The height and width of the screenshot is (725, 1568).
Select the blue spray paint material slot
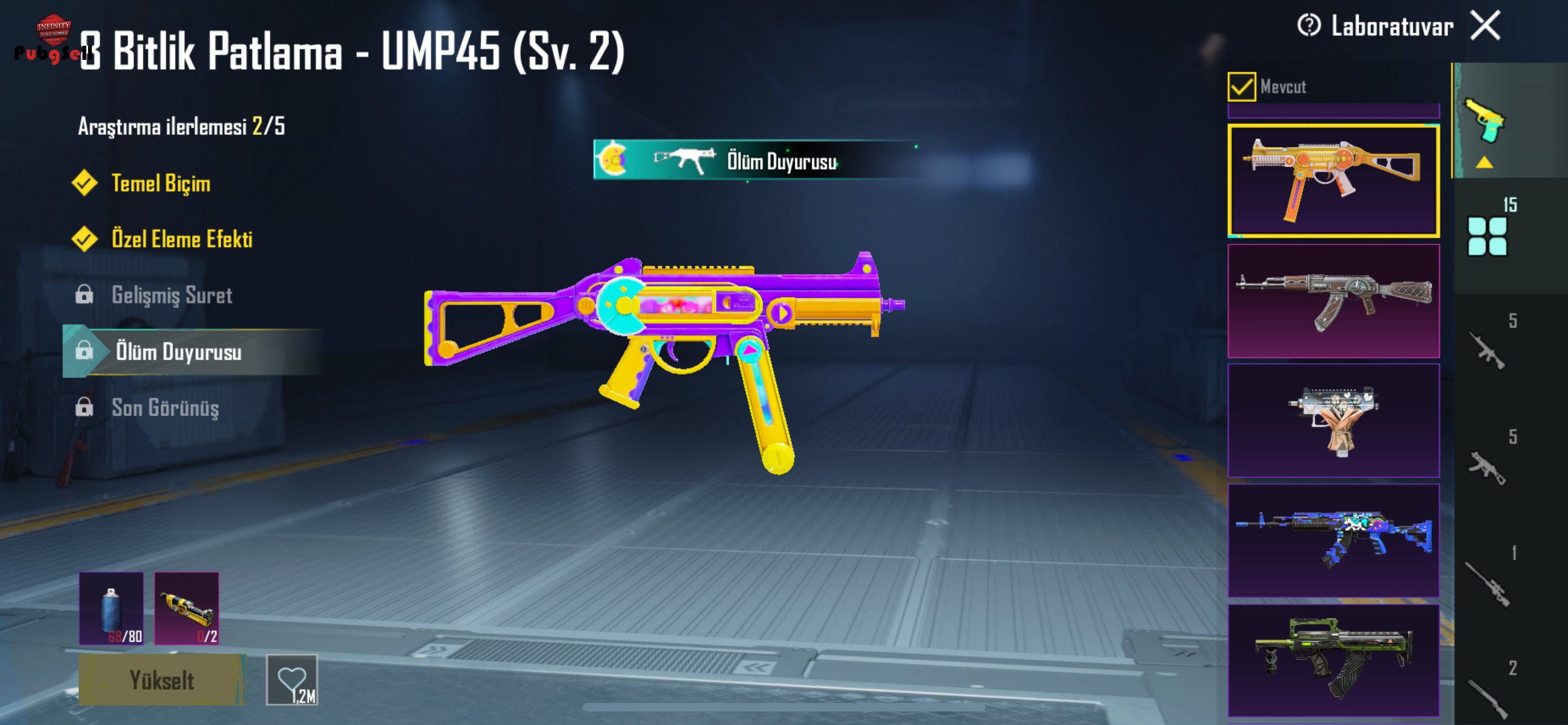(x=111, y=608)
